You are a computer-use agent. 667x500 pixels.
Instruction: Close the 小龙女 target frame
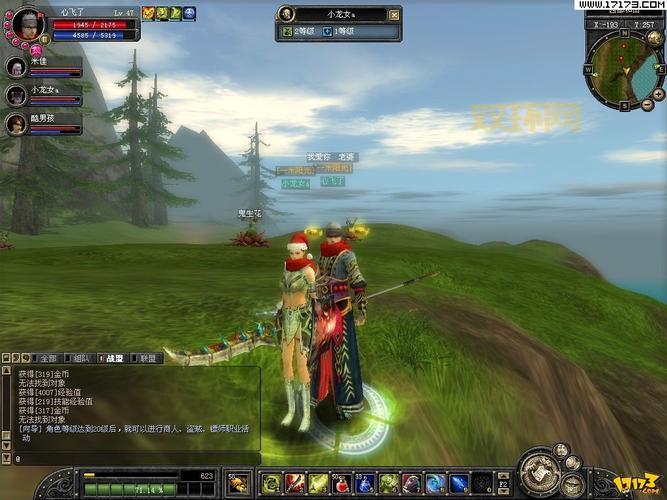[x=394, y=14]
